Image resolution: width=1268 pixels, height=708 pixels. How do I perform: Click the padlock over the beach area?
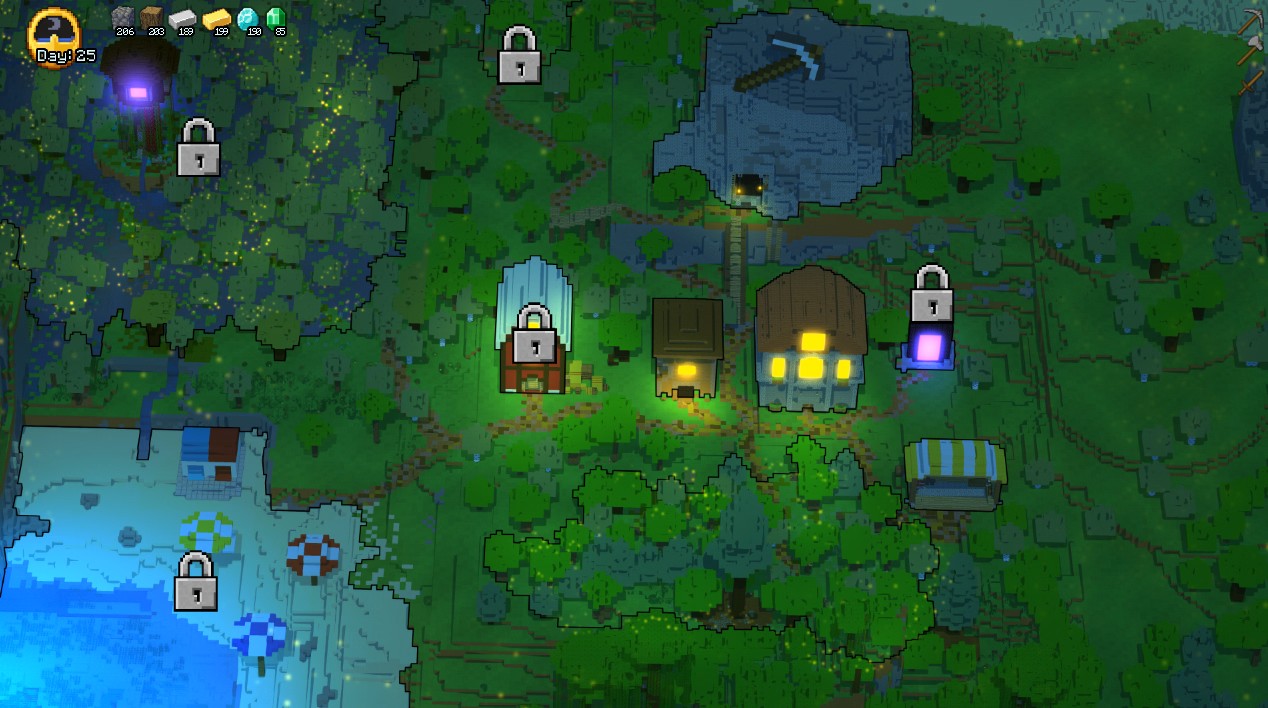click(196, 582)
